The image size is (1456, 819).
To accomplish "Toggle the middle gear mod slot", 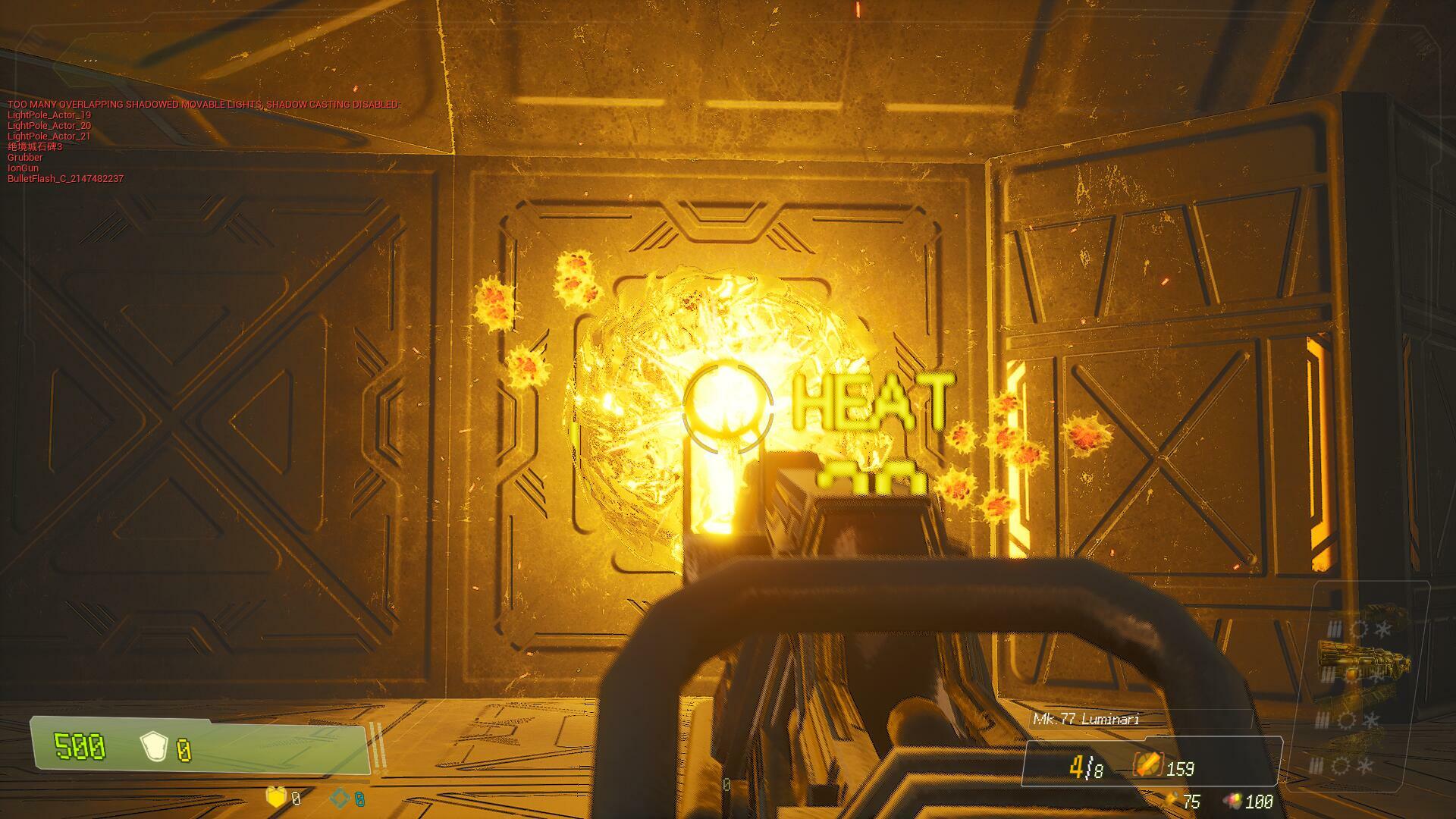I will tap(1351, 674).
